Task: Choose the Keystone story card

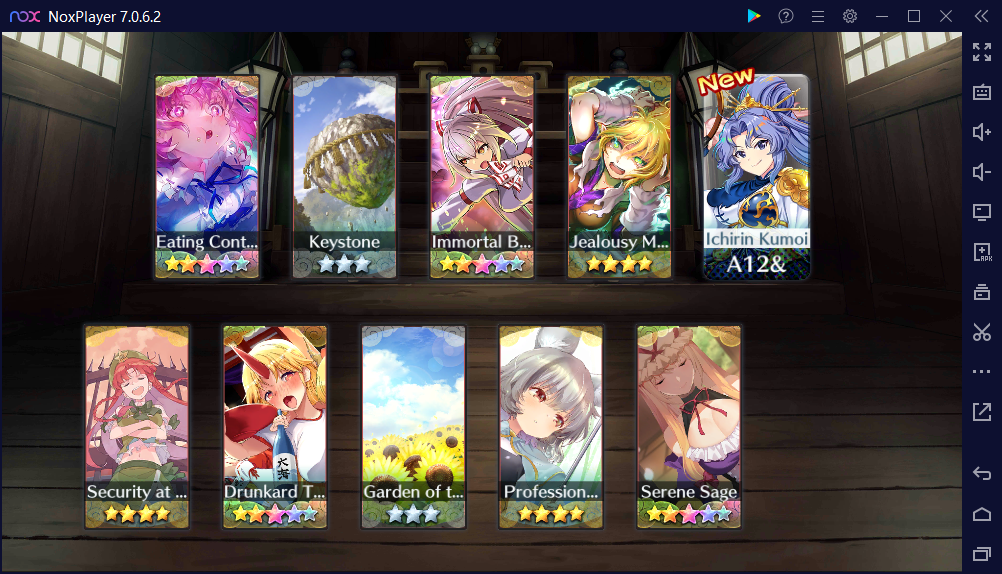Action: click(345, 176)
